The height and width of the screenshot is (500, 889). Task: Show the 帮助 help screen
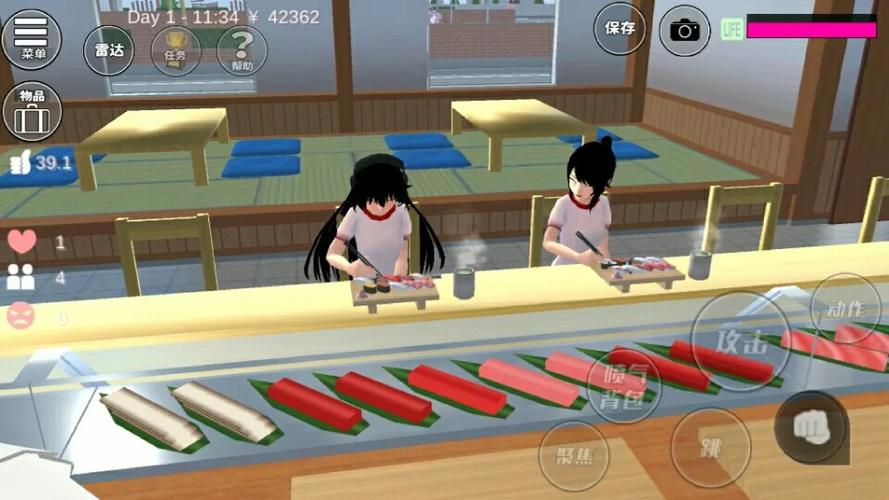(241, 50)
